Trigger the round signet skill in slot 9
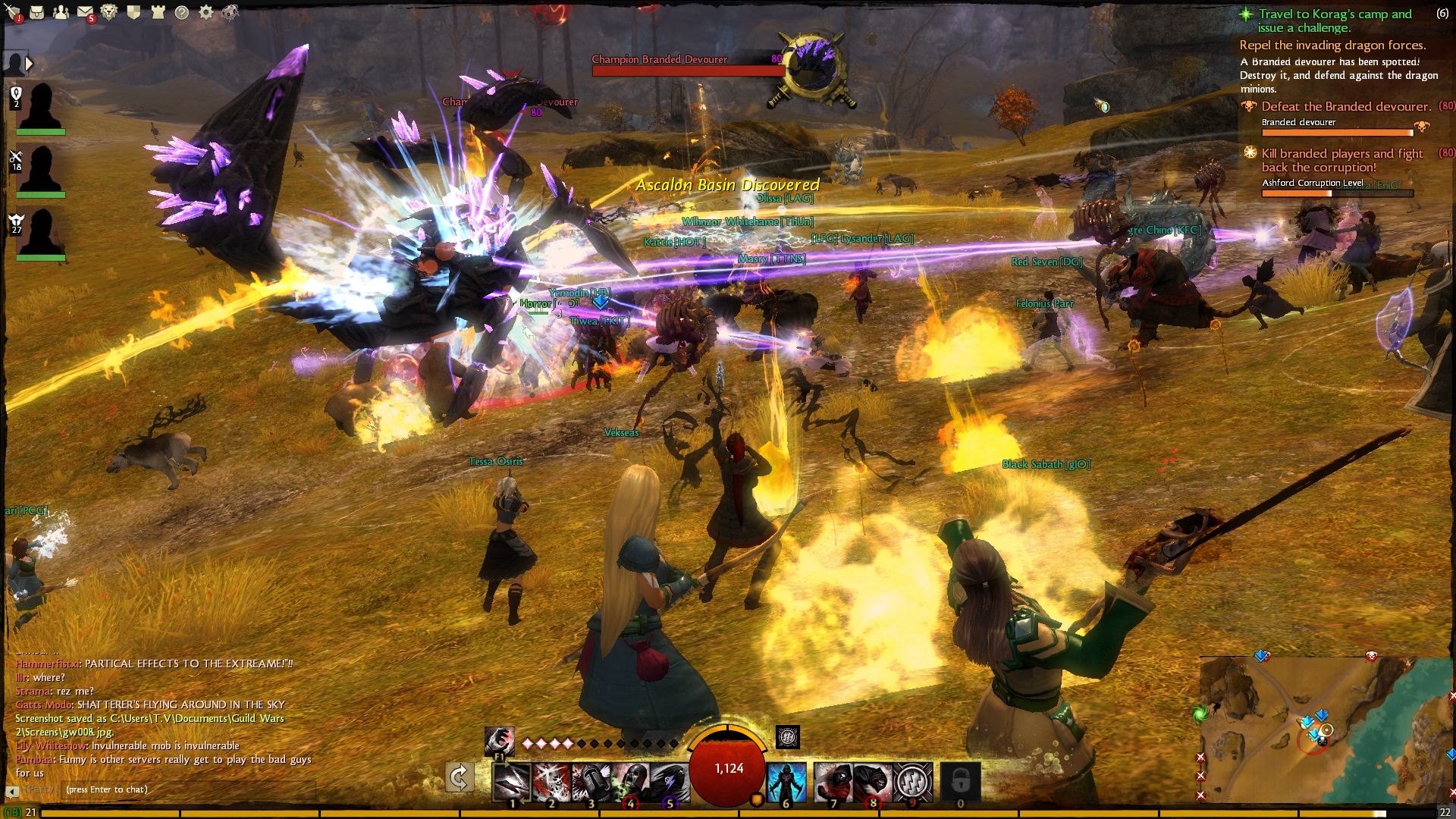The height and width of the screenshot is (819, 1456). tap(912, 781)
